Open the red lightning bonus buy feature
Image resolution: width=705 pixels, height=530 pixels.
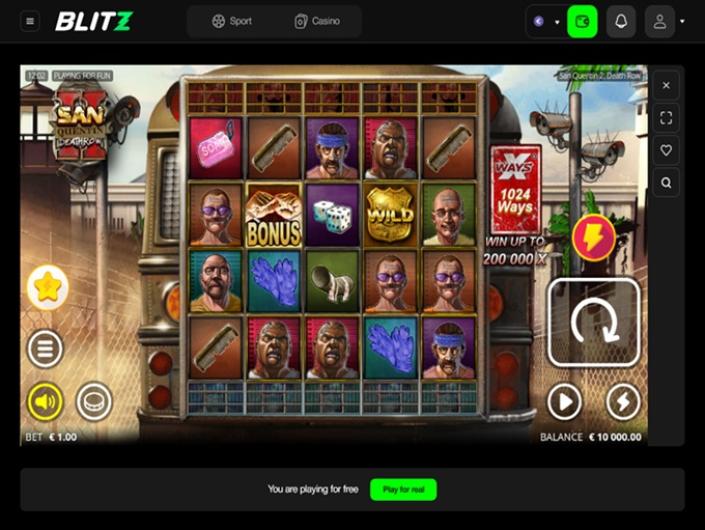coord(594,240)
